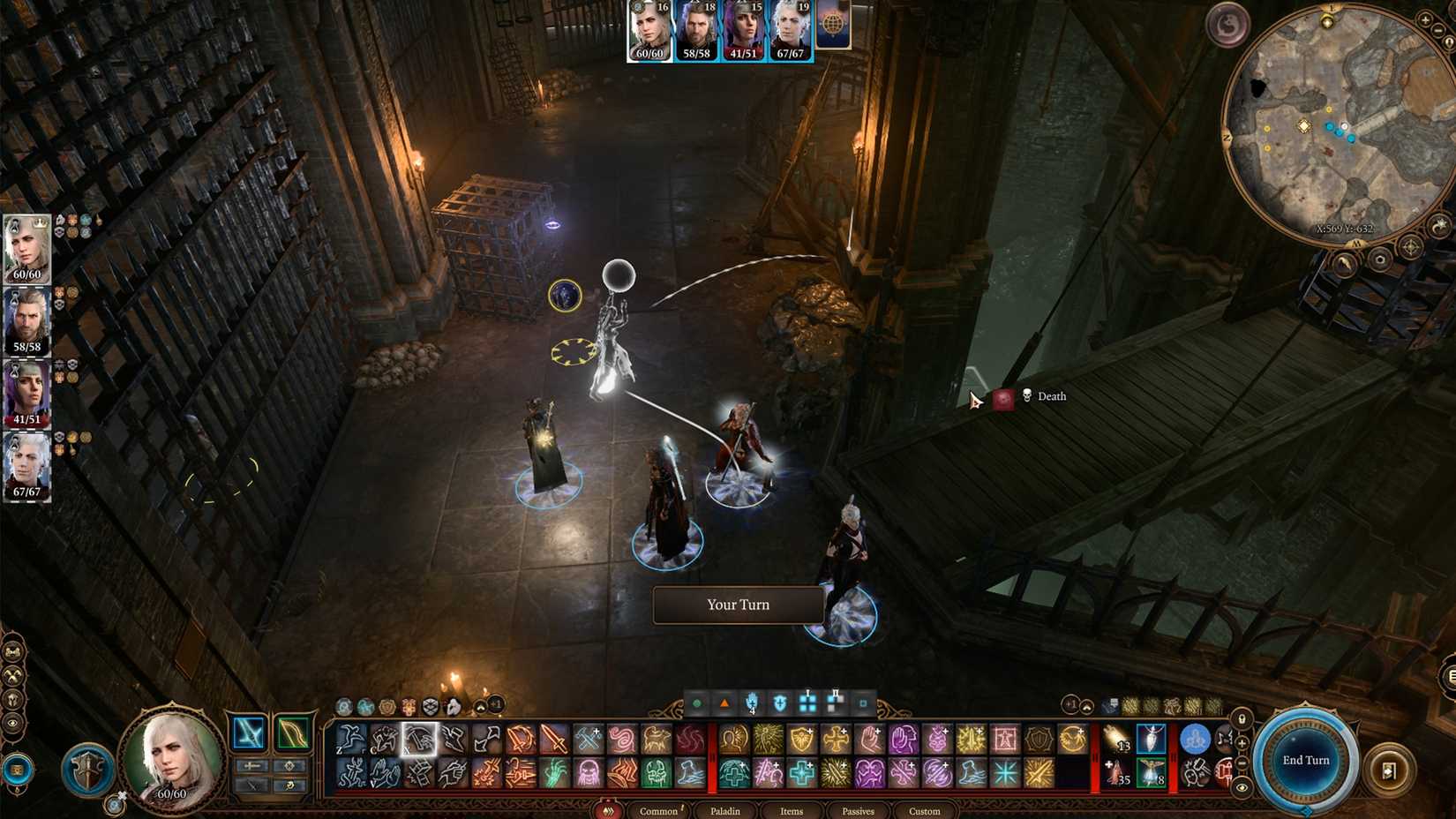
Task: Click the minus to remove a hotbar row
Action: pos(1242,764)
